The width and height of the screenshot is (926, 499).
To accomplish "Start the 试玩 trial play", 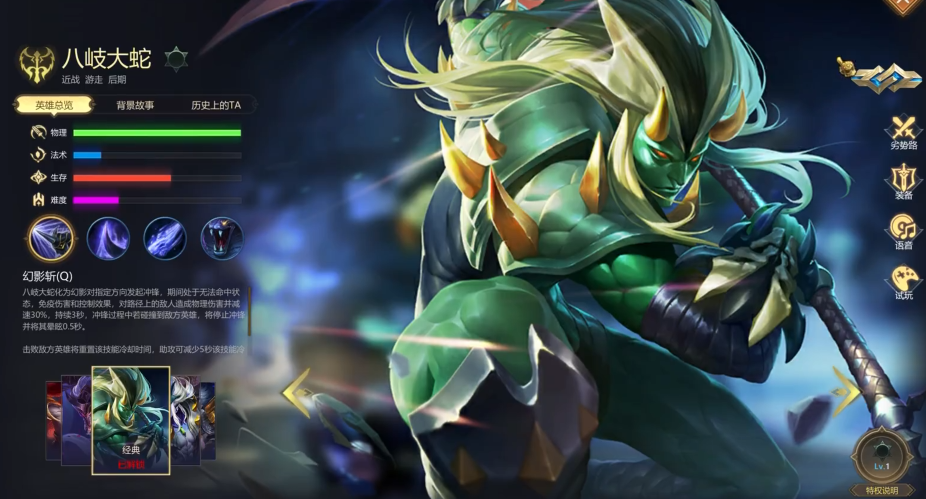I will 903,282.
